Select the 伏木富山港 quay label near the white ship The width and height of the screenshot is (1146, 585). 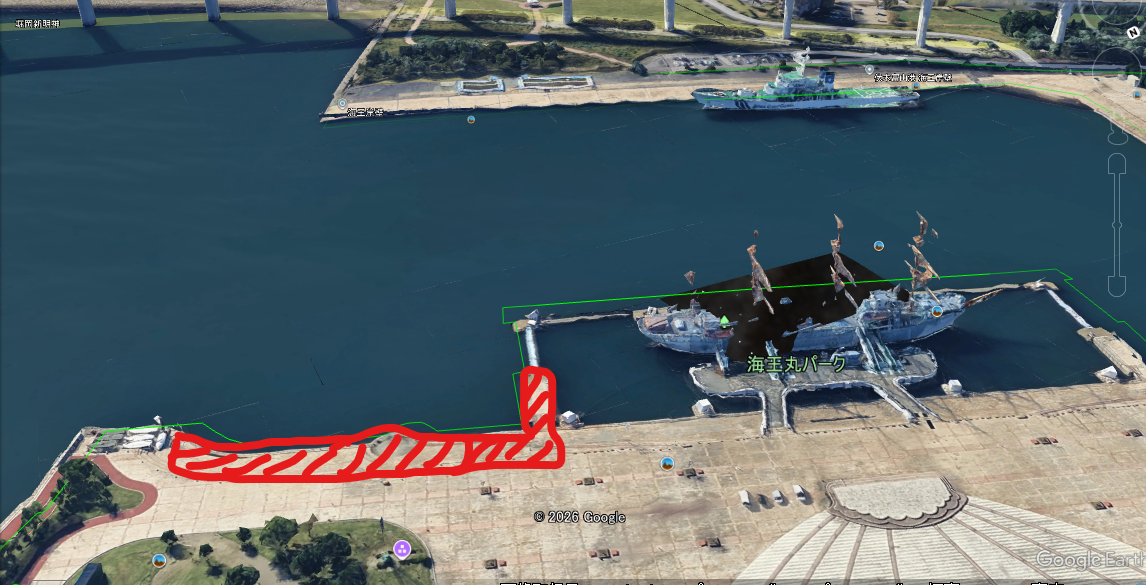pos(912,77)
